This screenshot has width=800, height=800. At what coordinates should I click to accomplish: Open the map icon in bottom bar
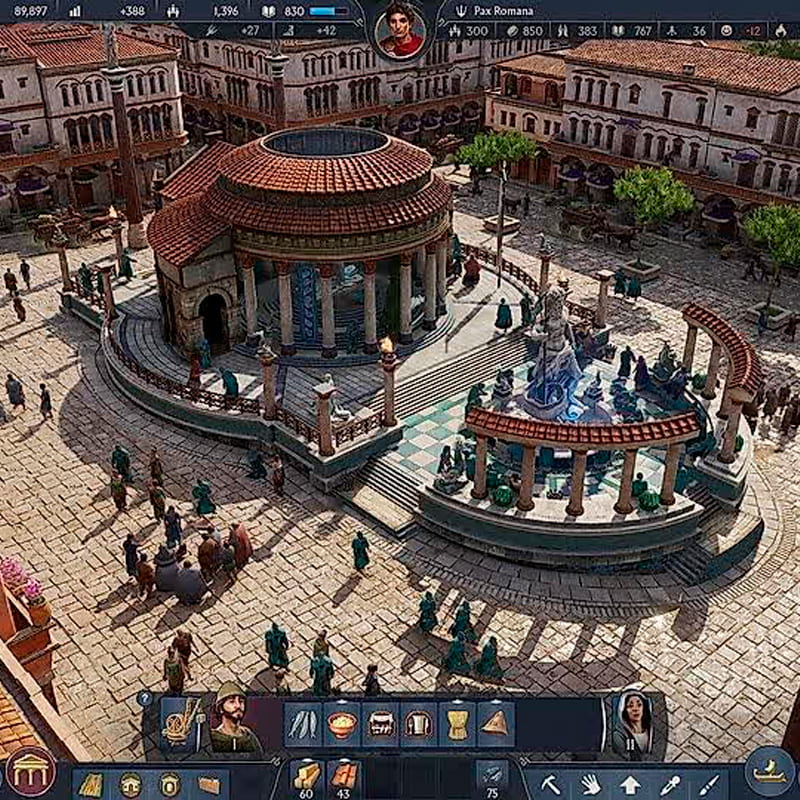coord(91,785)
